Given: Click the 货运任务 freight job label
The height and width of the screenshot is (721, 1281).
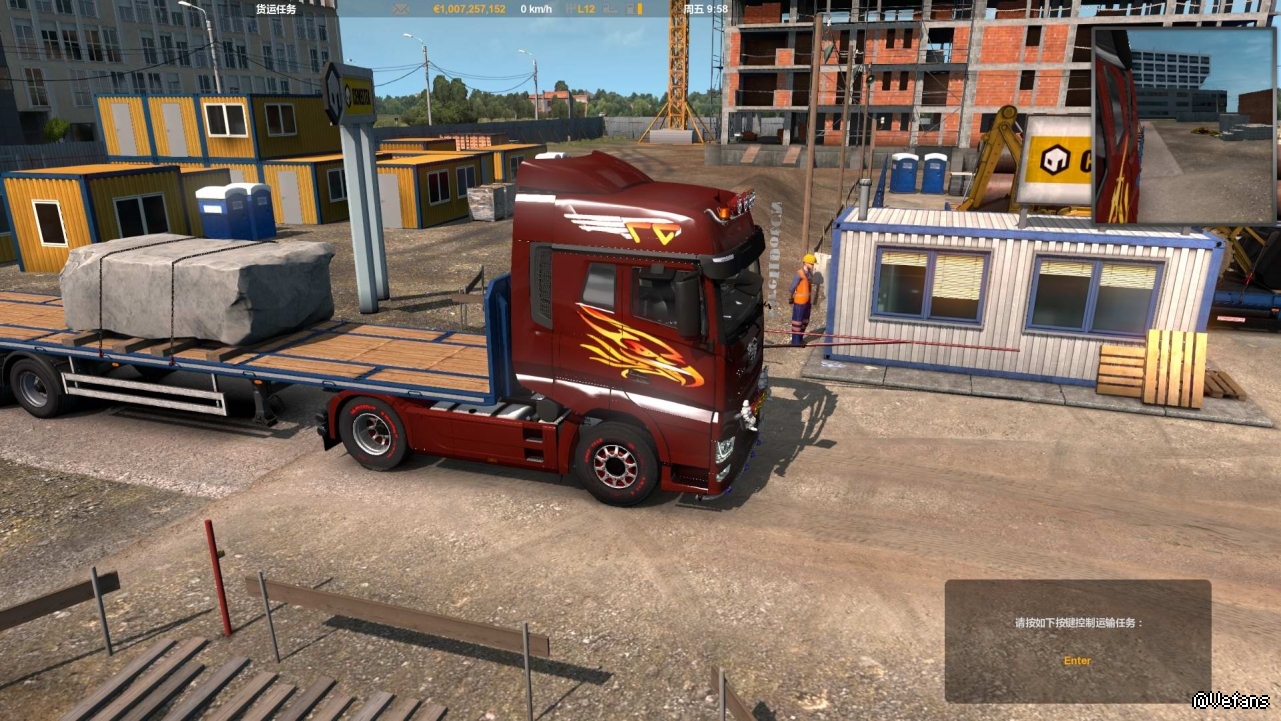Looking at the screenshot, I should [x=276, y=9].
